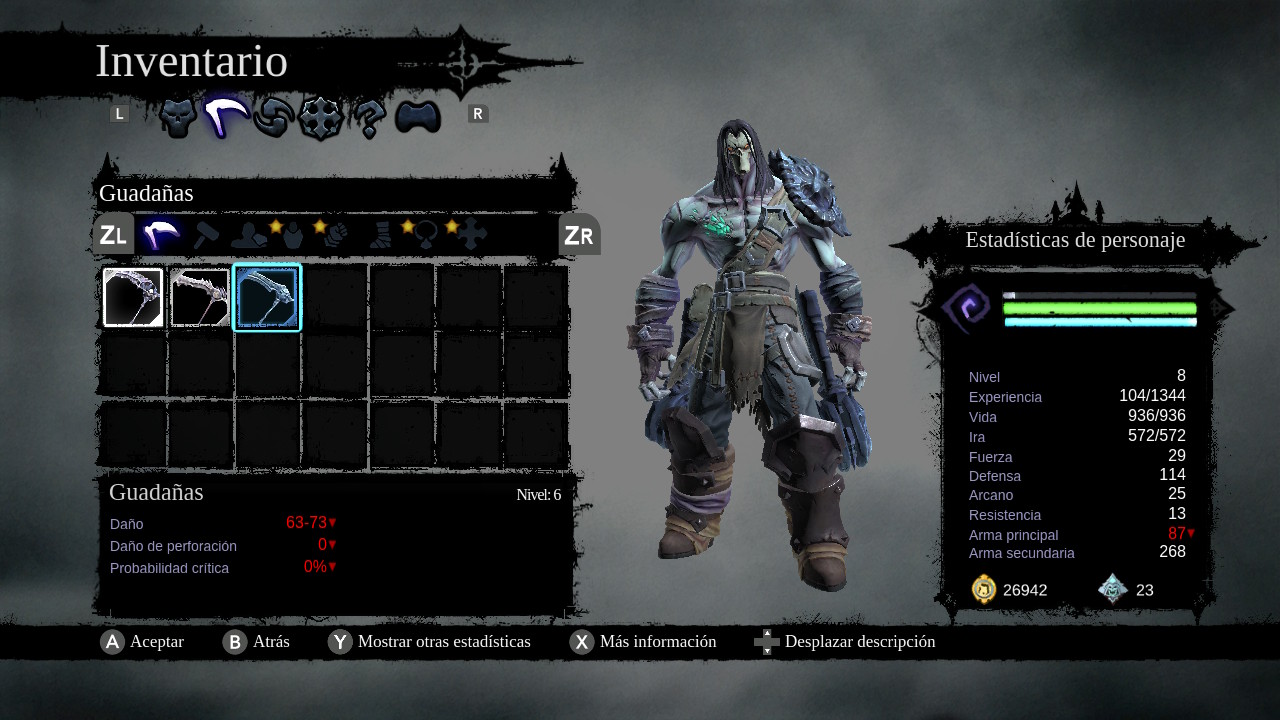Open the skull character tab
Viewport: 1280px width, 720px height.
click(178, 118)
